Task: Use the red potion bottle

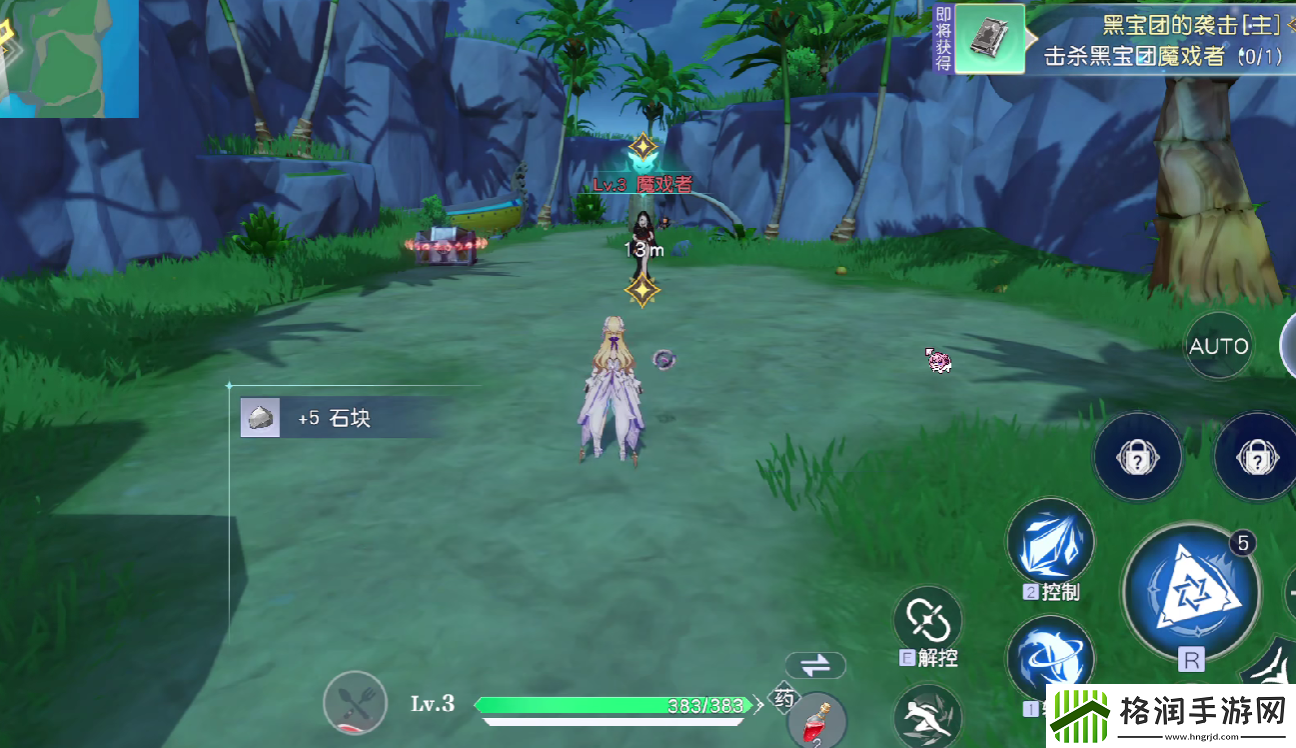Action: 817,721
